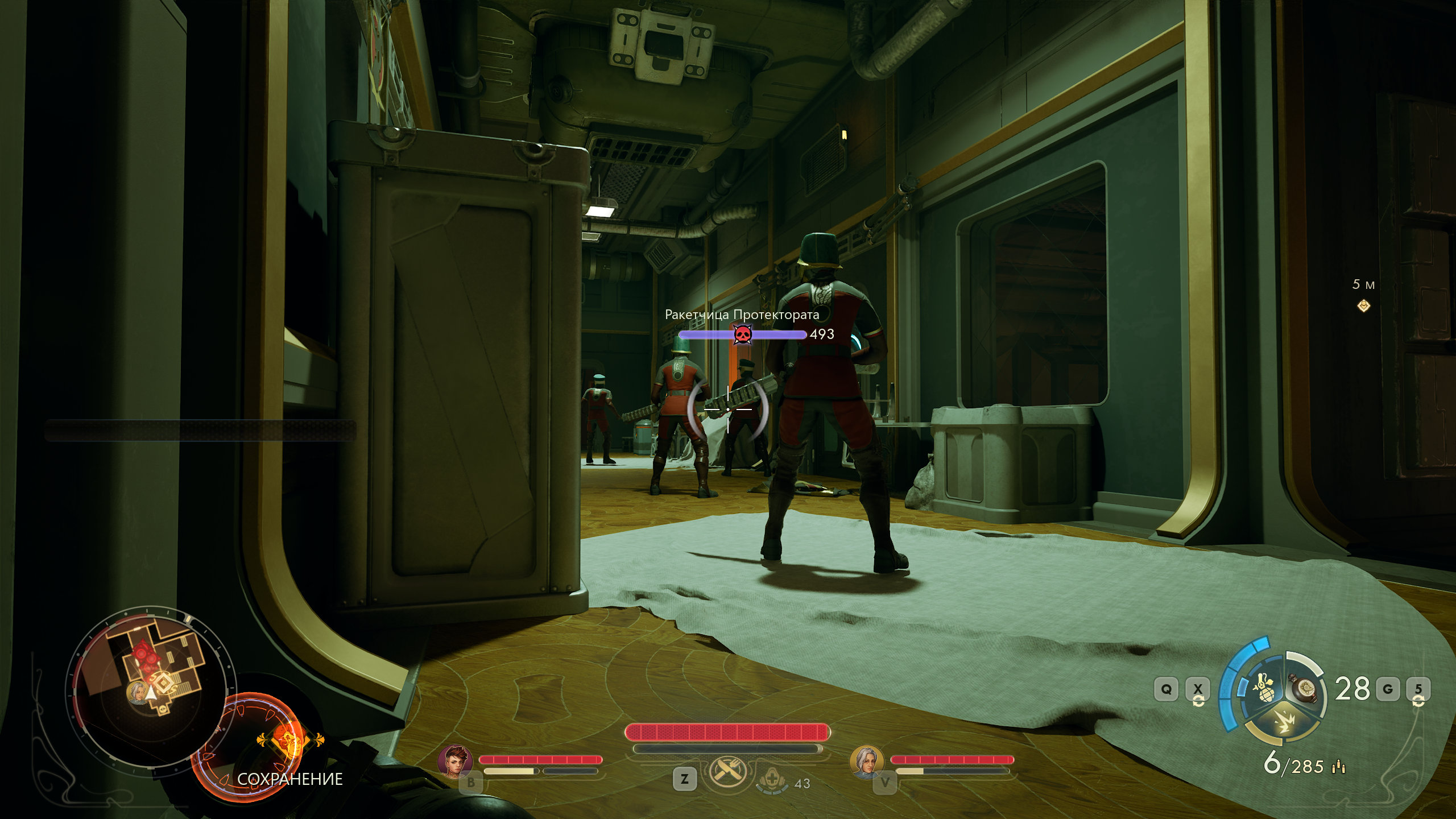Use the medical inhaler icon

click(772, 780)
